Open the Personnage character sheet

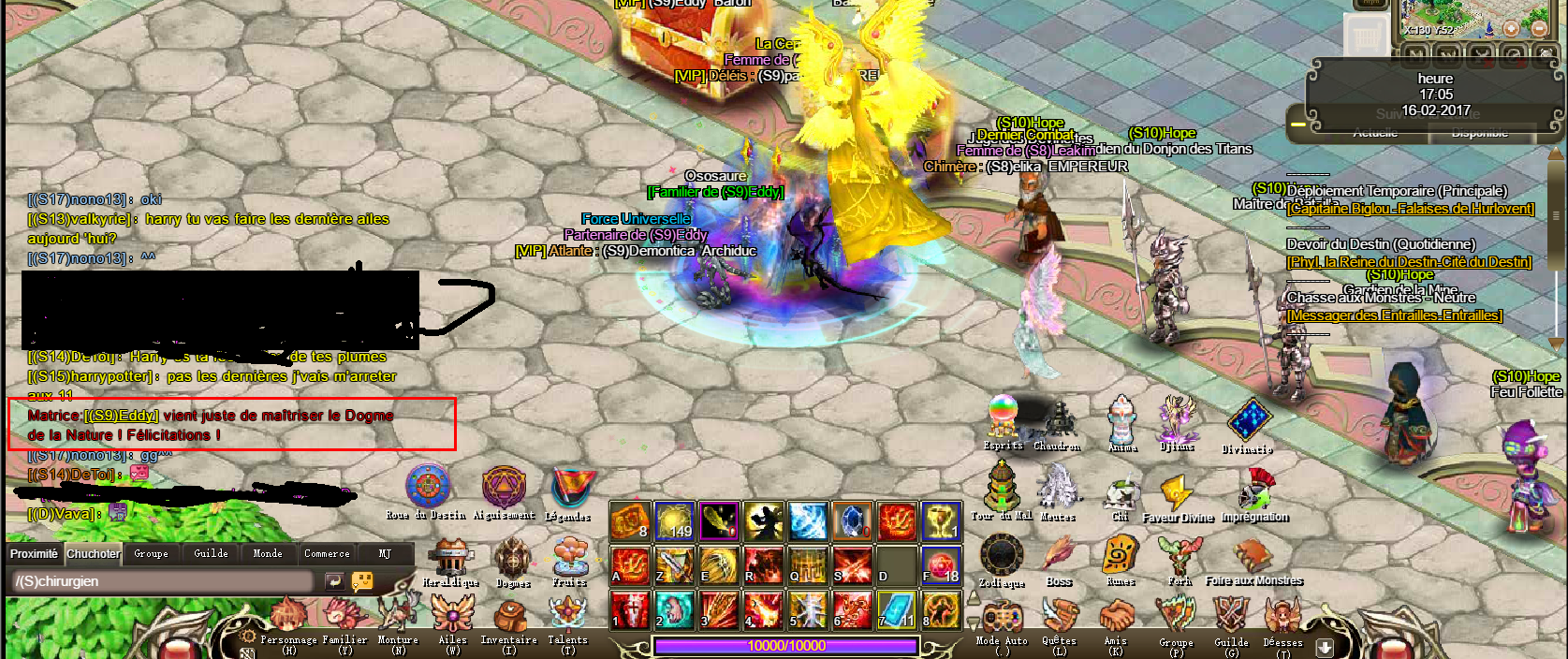click(x=288, y=620)
